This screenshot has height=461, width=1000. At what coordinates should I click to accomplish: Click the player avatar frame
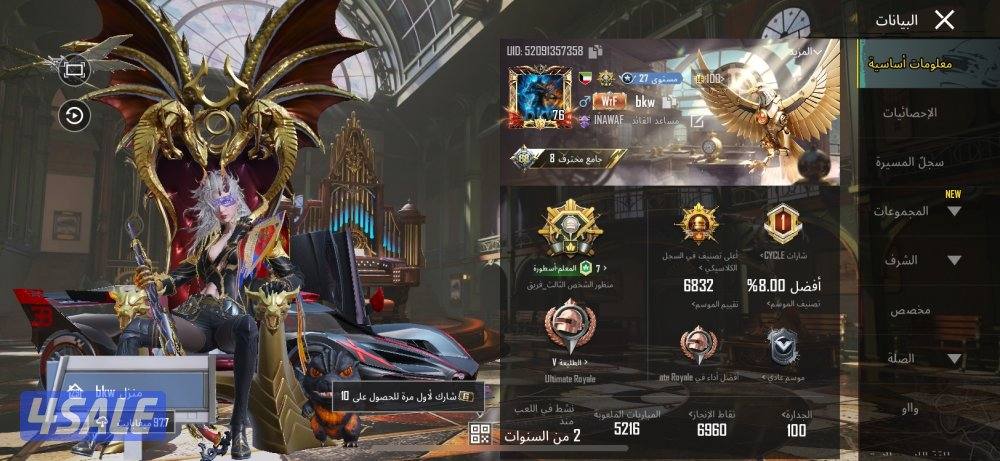coord(539,98)
